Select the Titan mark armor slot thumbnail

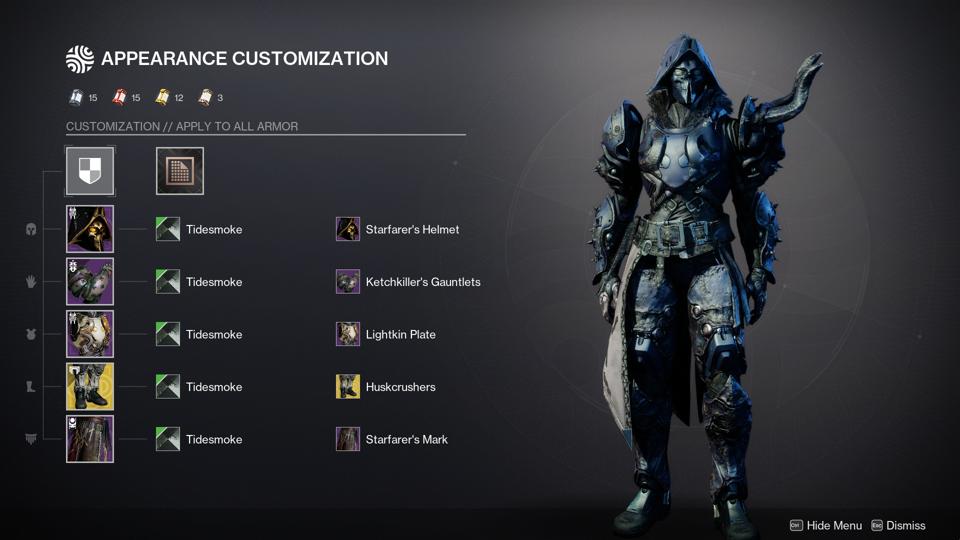90,439
